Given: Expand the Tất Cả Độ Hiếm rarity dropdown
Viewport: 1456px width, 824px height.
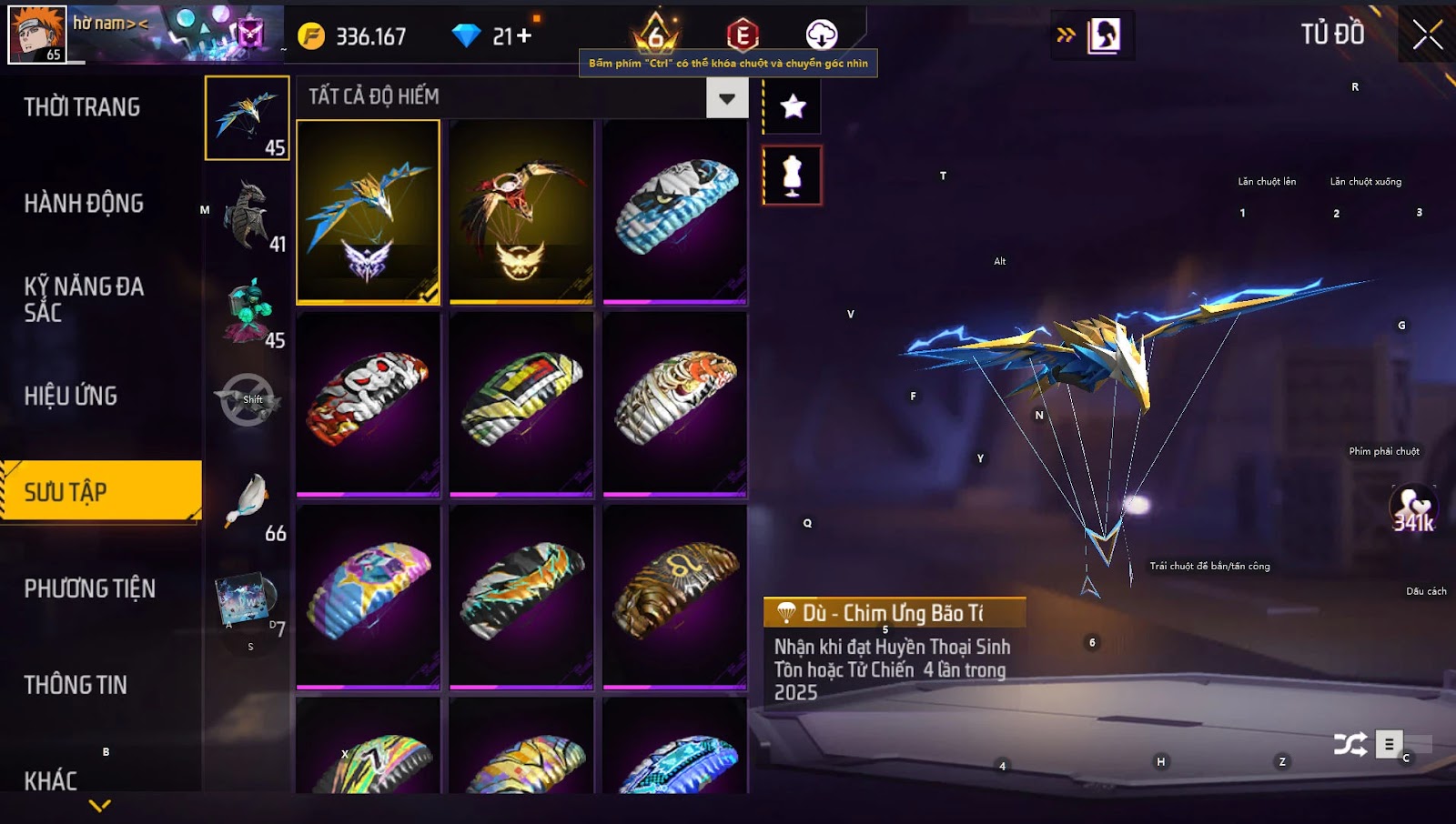Looking at the screenshot, I should pyautogui.click(x=727, y=97).
